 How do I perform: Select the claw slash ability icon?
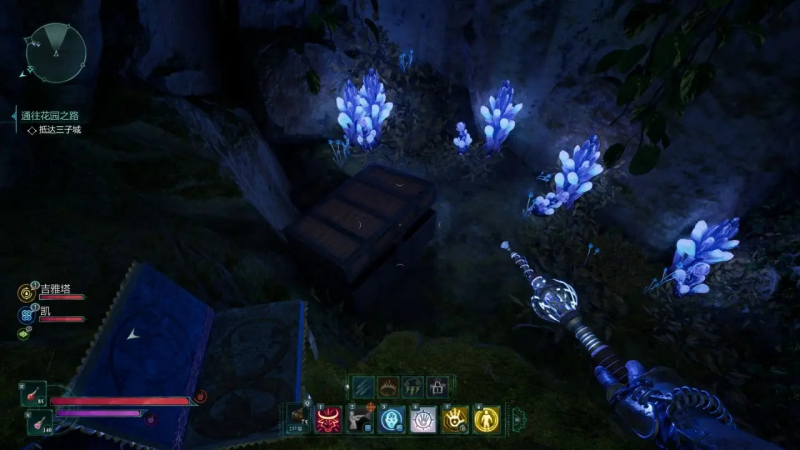(363, 386)
